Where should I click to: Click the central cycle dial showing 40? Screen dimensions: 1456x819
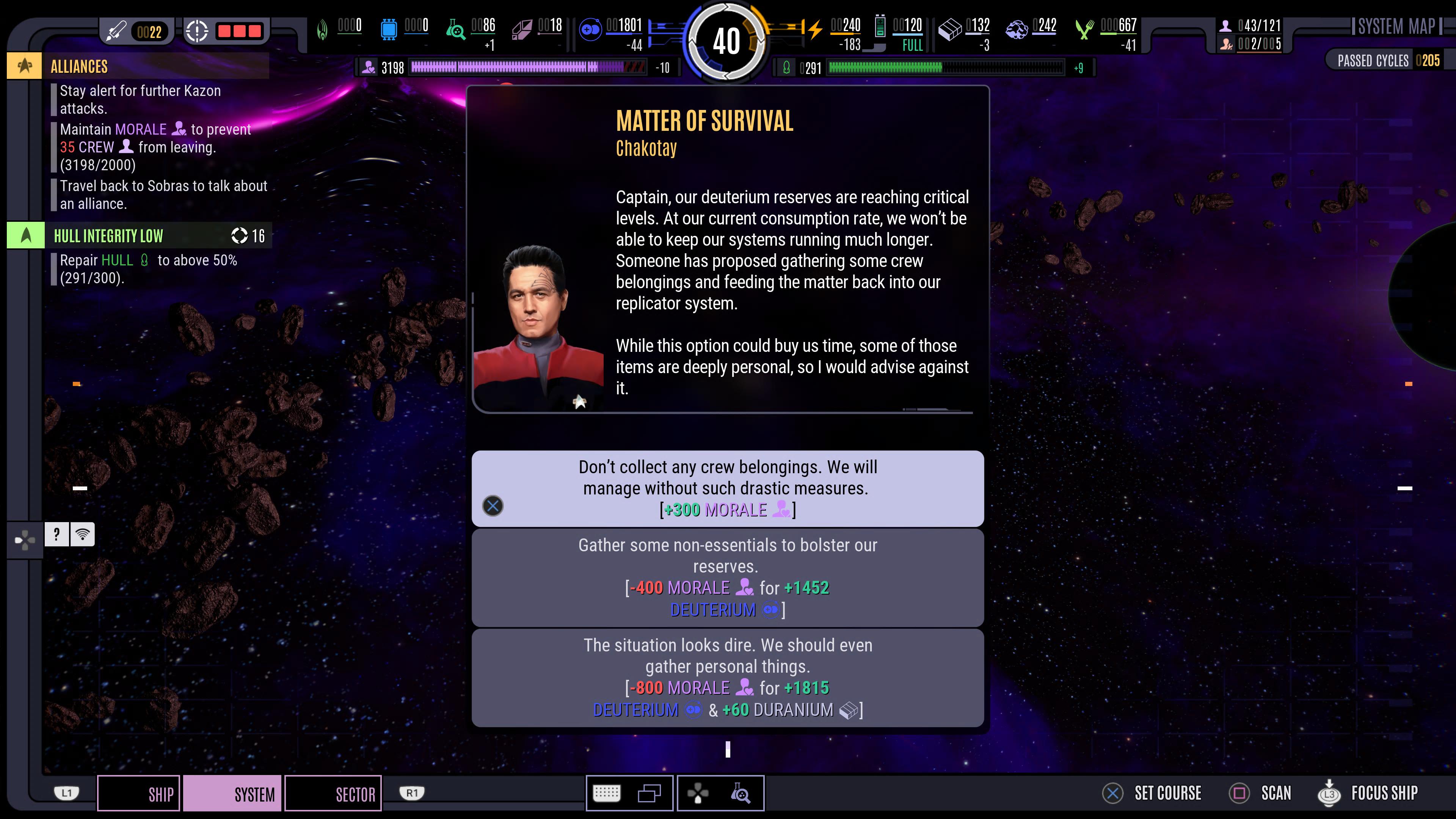[726, 41]
